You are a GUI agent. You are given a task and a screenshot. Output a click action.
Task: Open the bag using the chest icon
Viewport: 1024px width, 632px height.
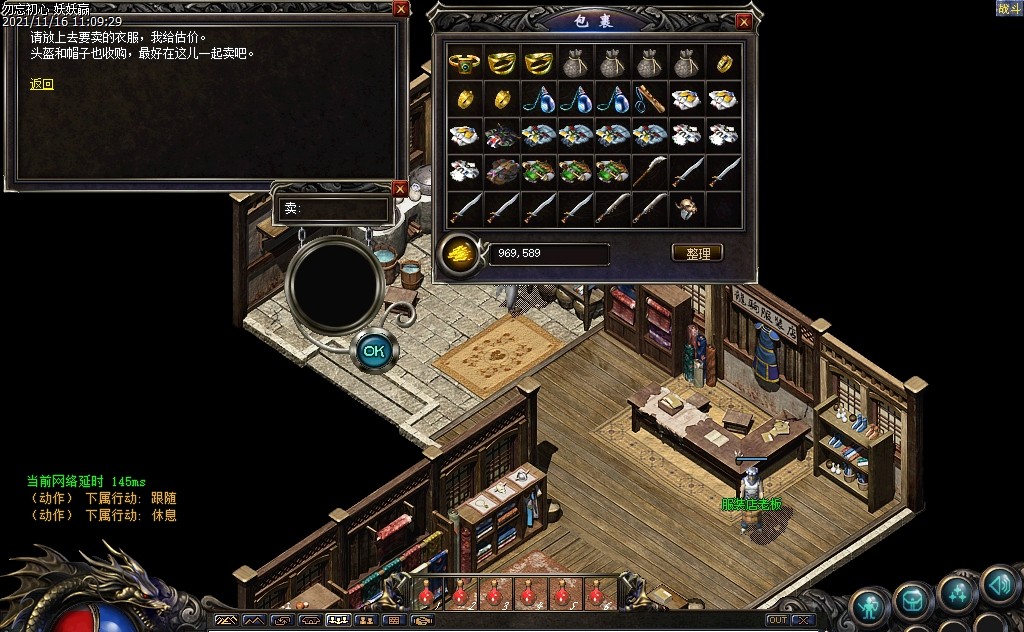pyautogui.click(x=912, y=602)
